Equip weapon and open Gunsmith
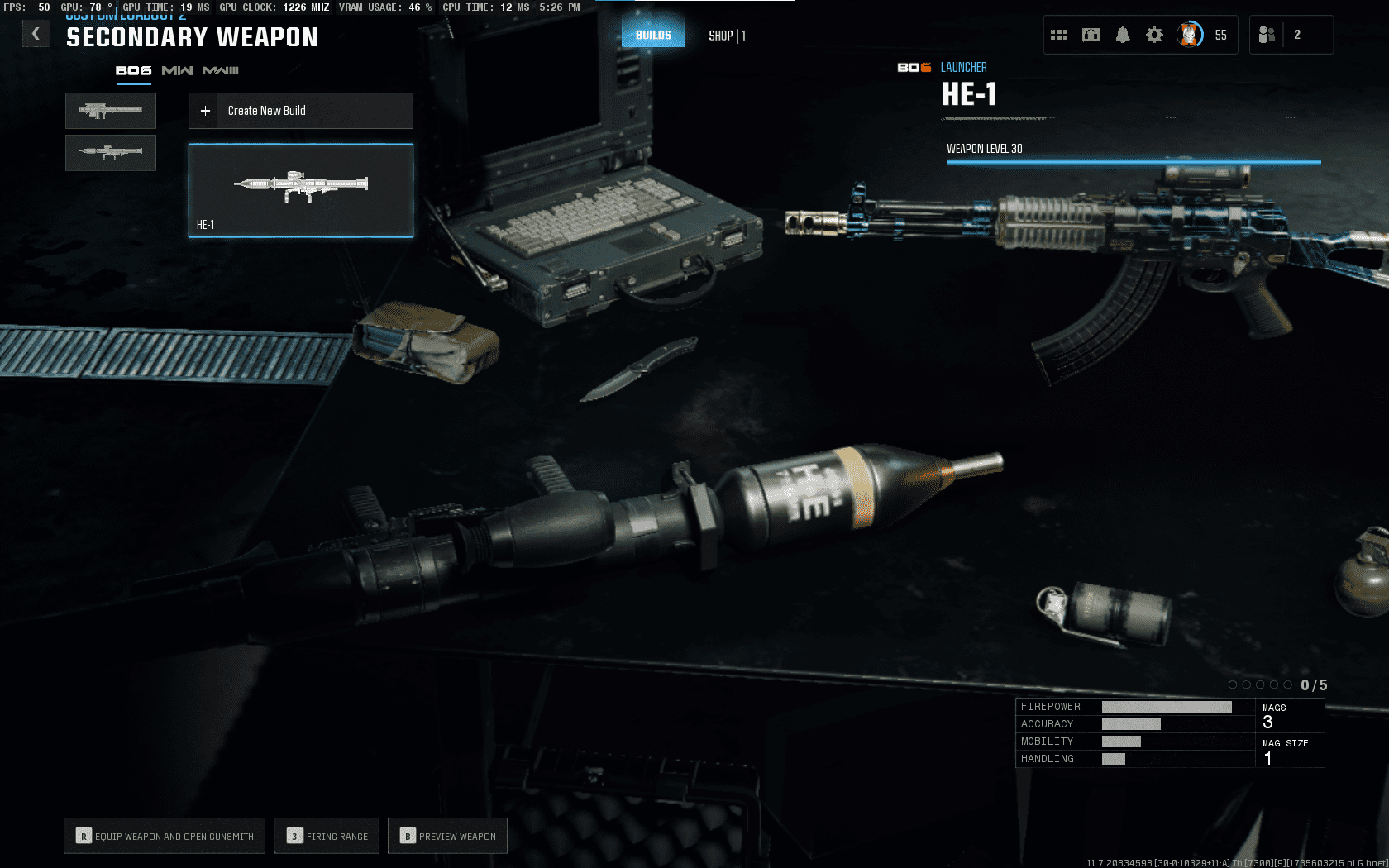The image size is (1389, 868). [165, 836]
